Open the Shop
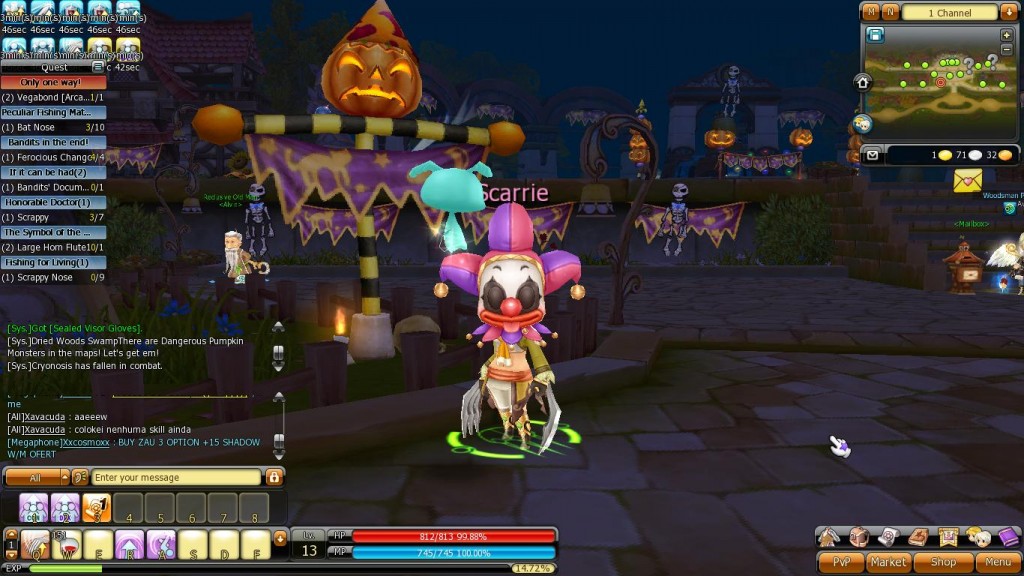 pyautogui.click(x=942, y=563)
